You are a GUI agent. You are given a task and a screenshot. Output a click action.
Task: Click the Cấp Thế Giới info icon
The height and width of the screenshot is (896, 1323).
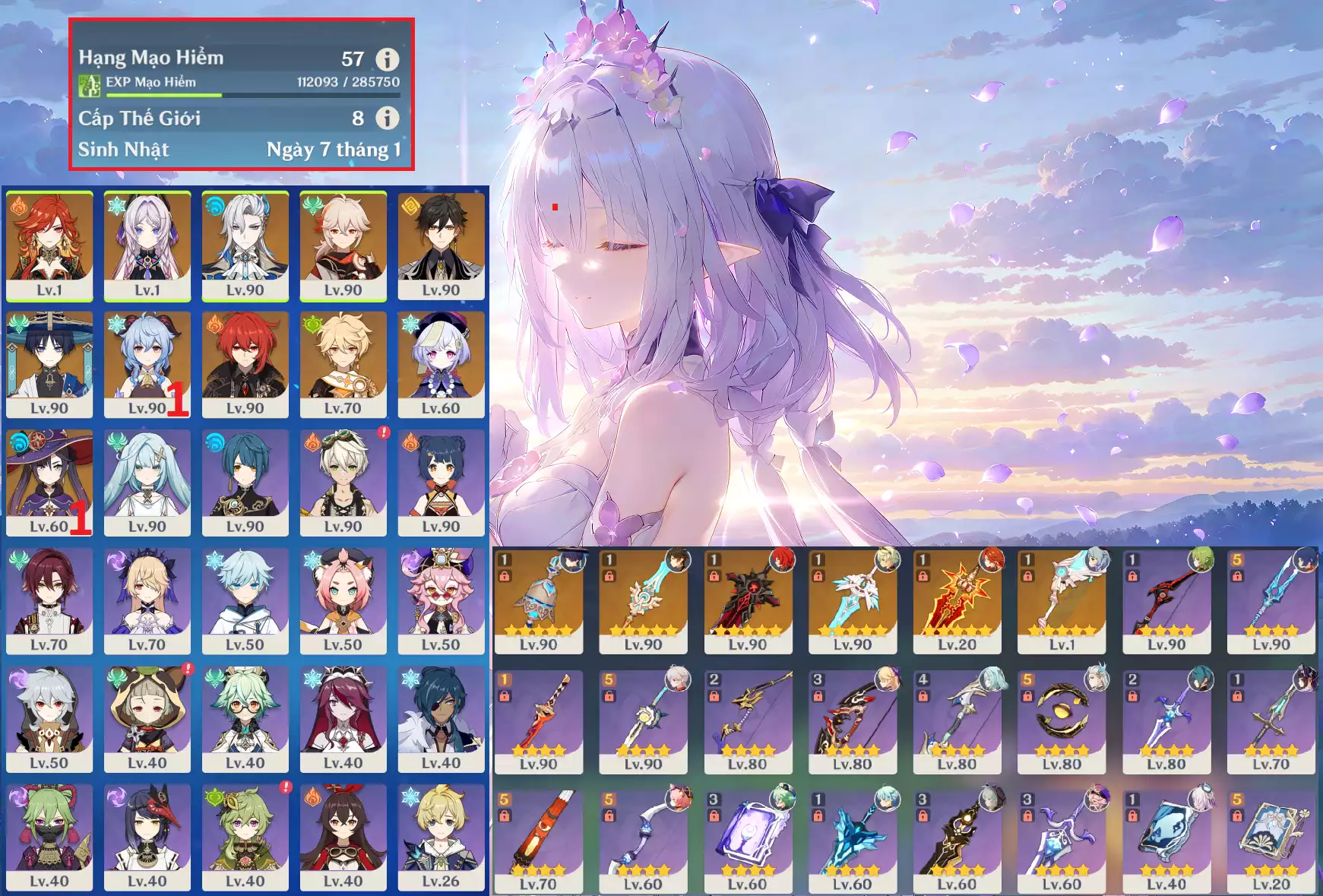pyautogui.click(x=387, y=118)
